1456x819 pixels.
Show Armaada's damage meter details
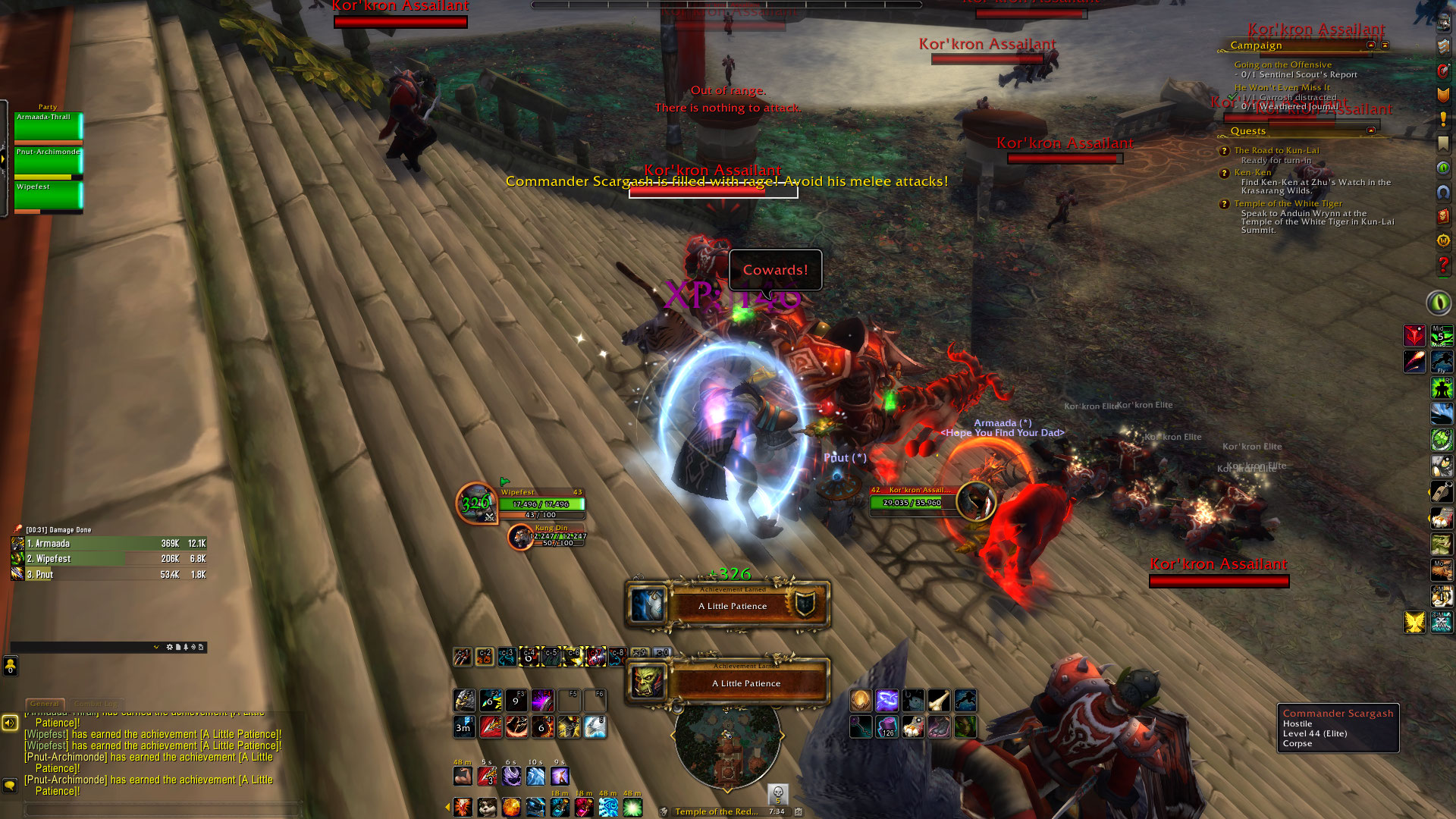(x=108, y=544)
